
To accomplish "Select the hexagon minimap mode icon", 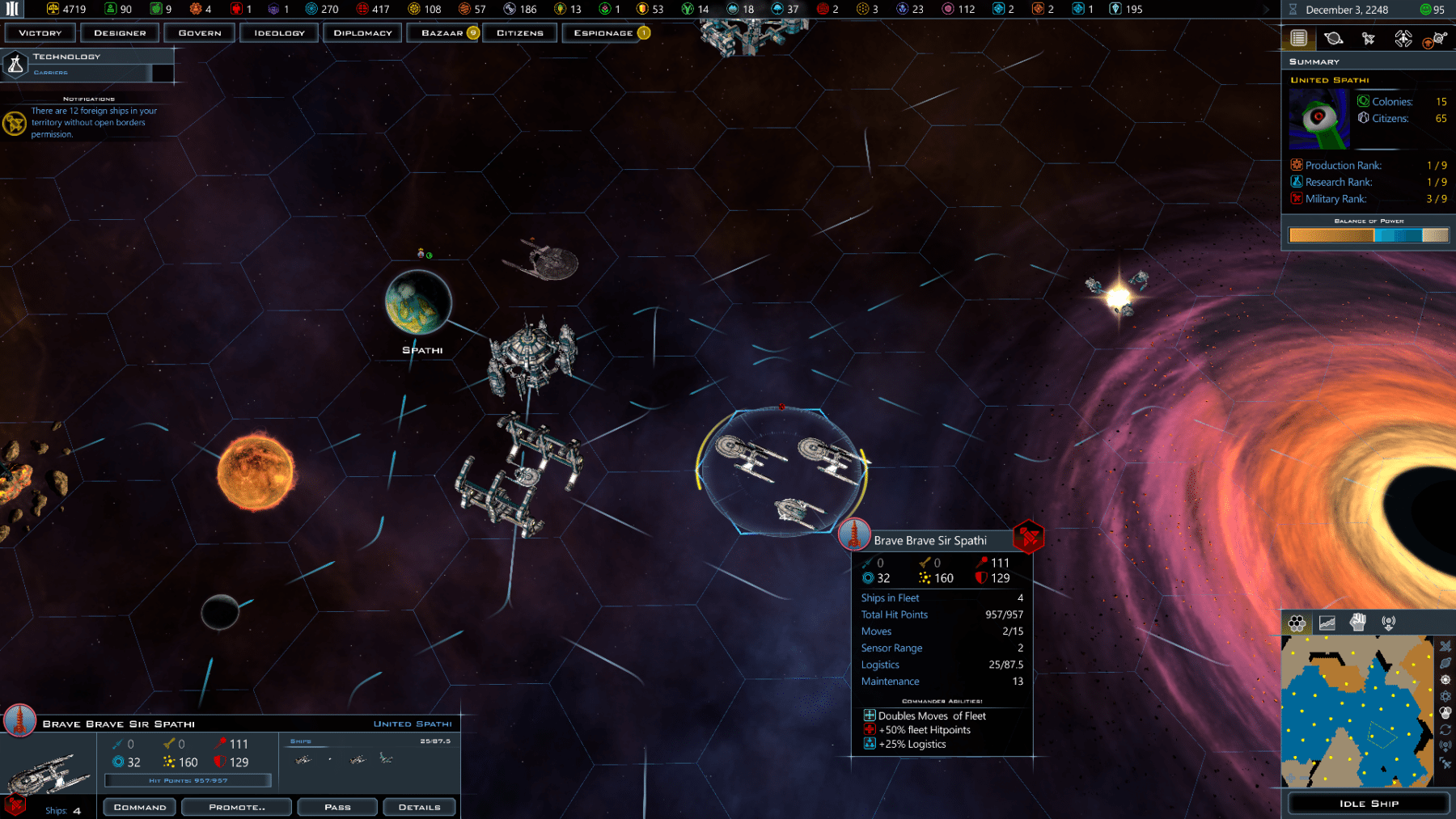I will point(1297,623).
